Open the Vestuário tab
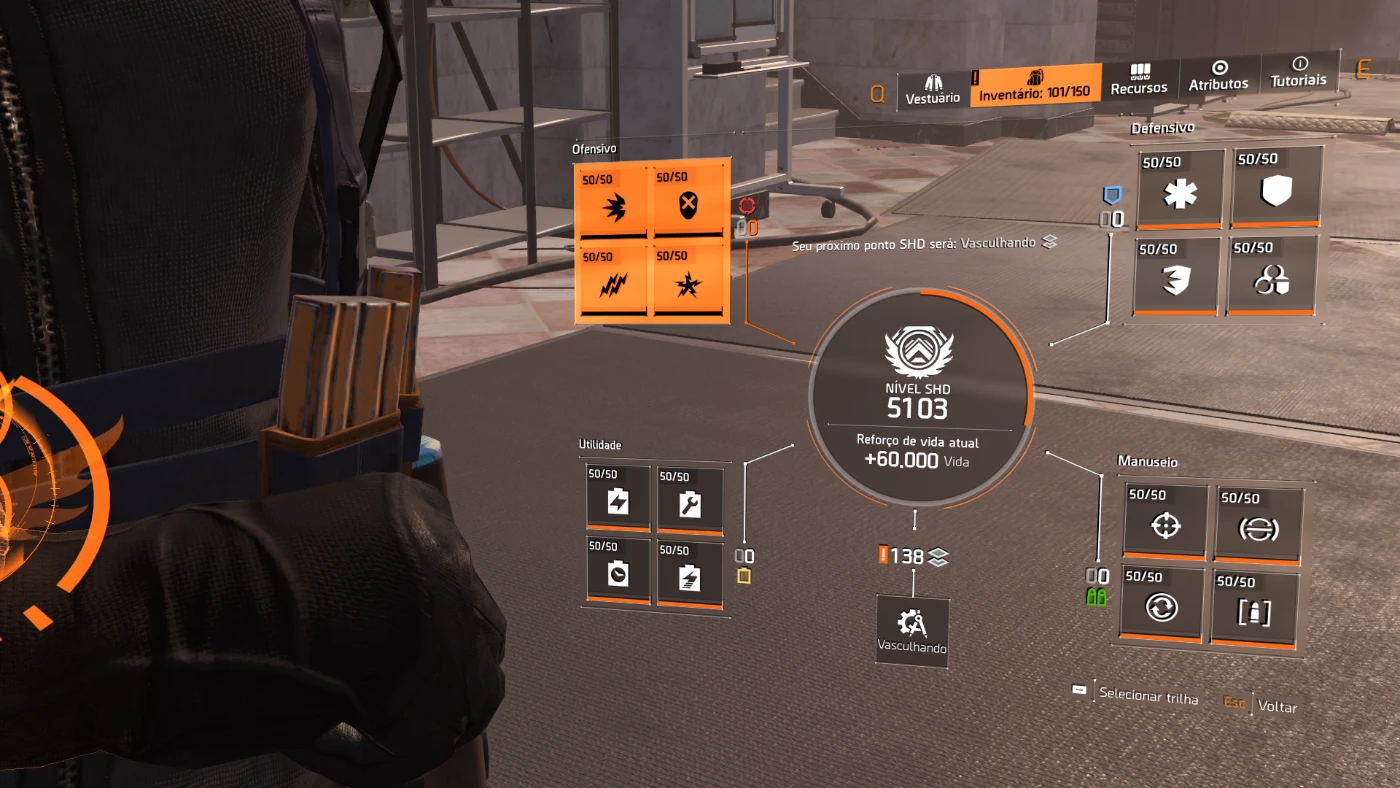Viewport: 1400px width, 788px height. tap(933, 89)
